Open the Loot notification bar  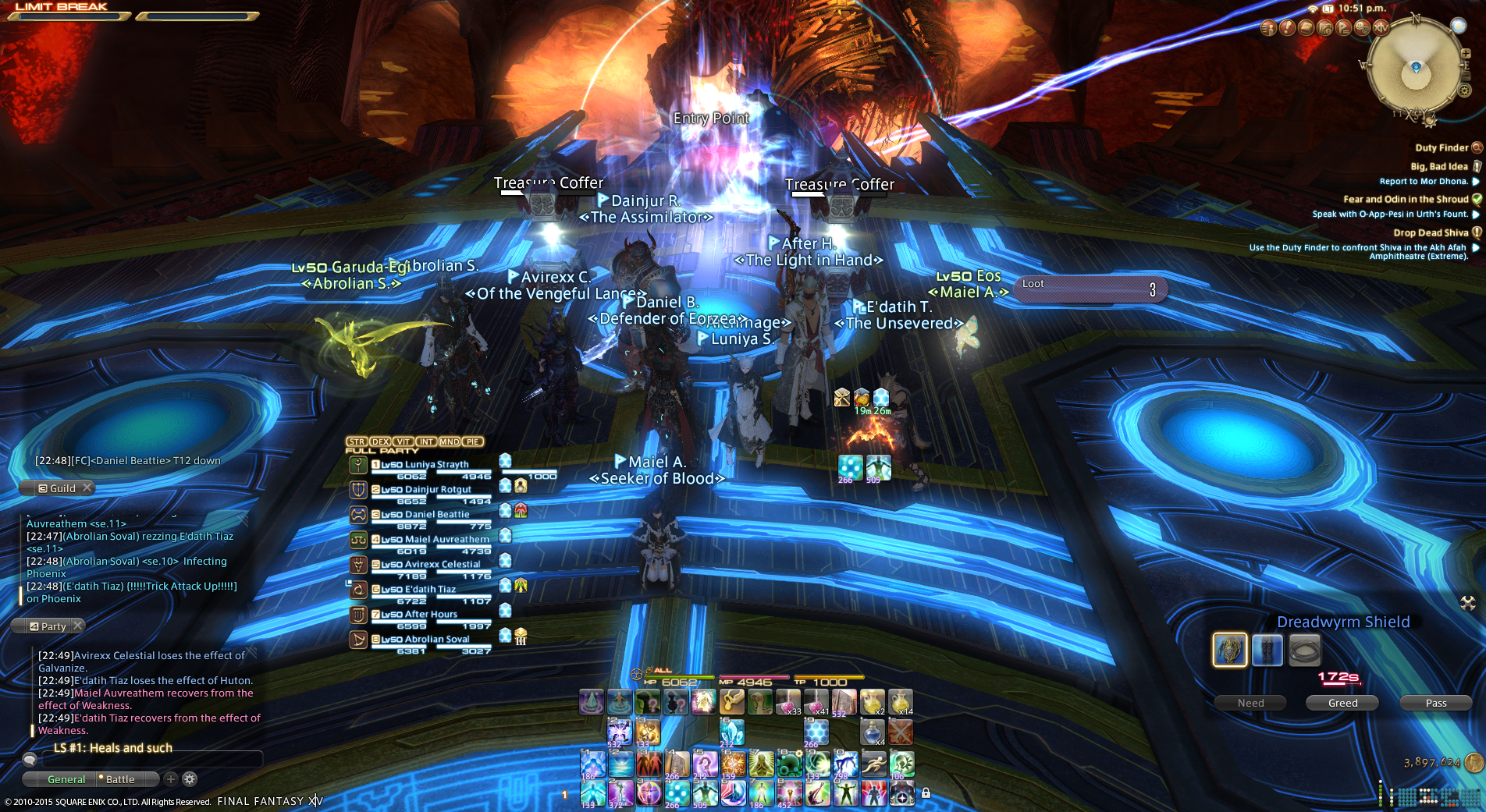1089,289
